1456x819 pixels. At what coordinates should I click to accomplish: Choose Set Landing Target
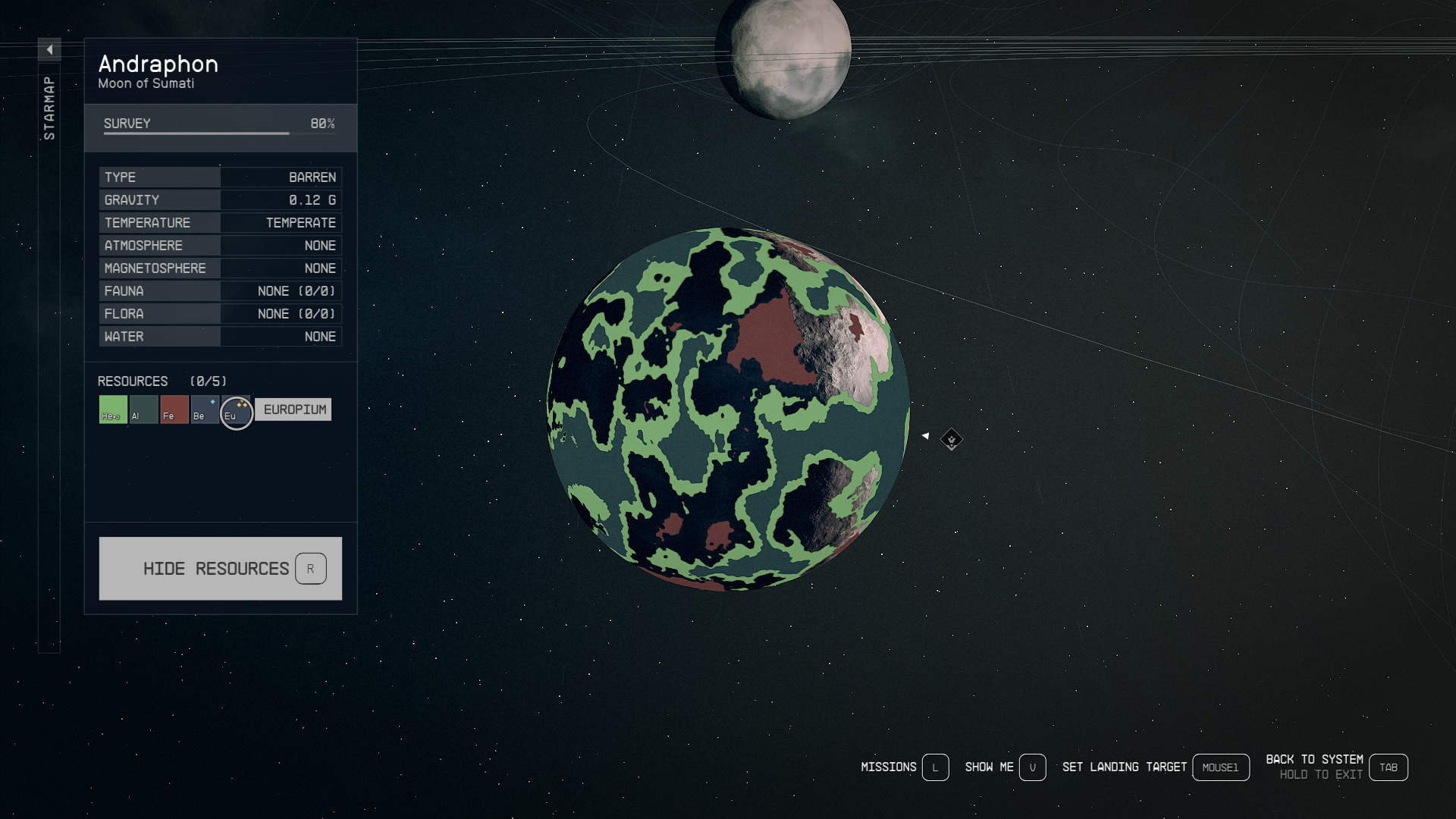pyautogui.click(x=1155, y=767)
